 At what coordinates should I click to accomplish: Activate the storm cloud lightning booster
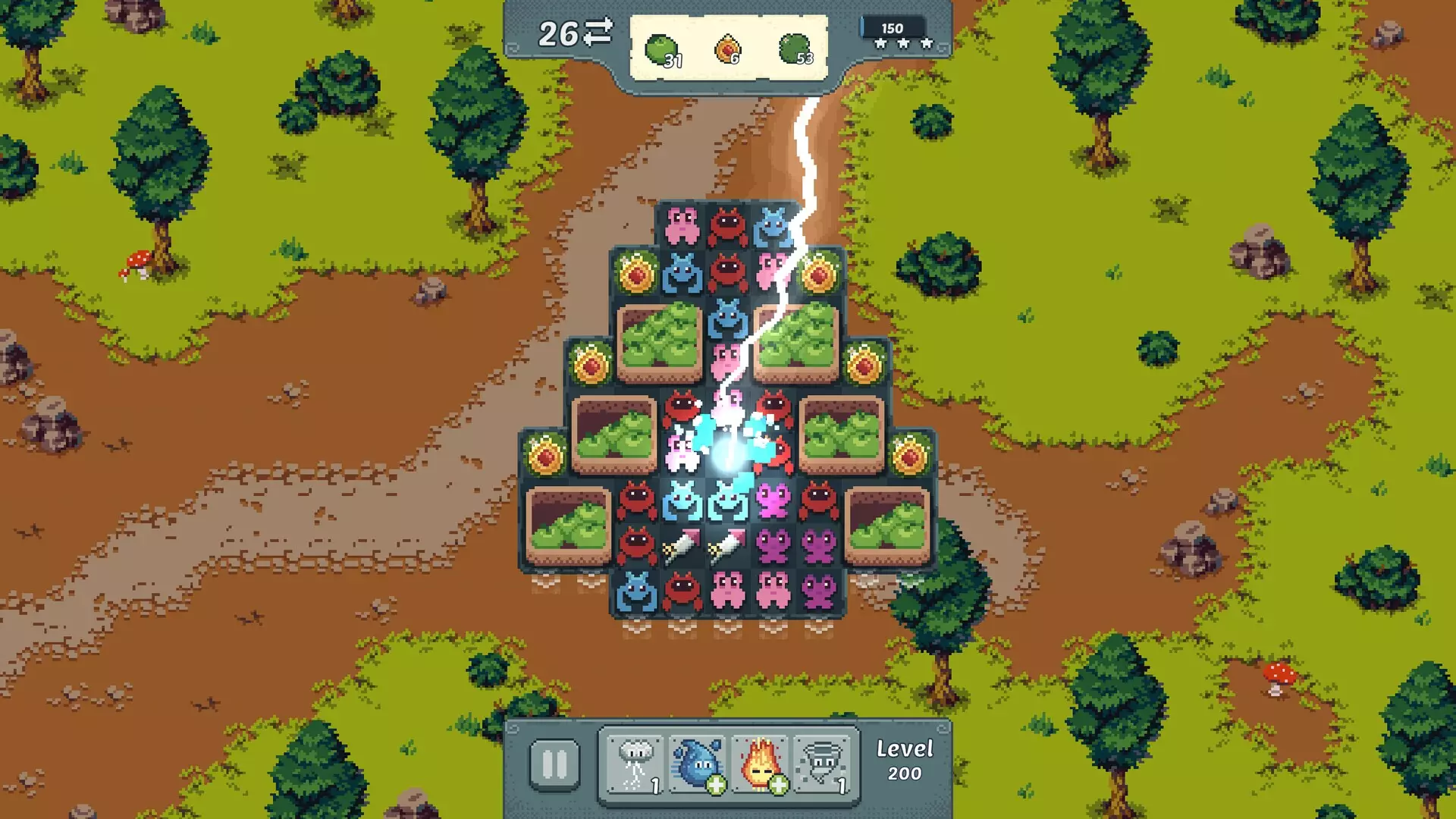point(635,764)
